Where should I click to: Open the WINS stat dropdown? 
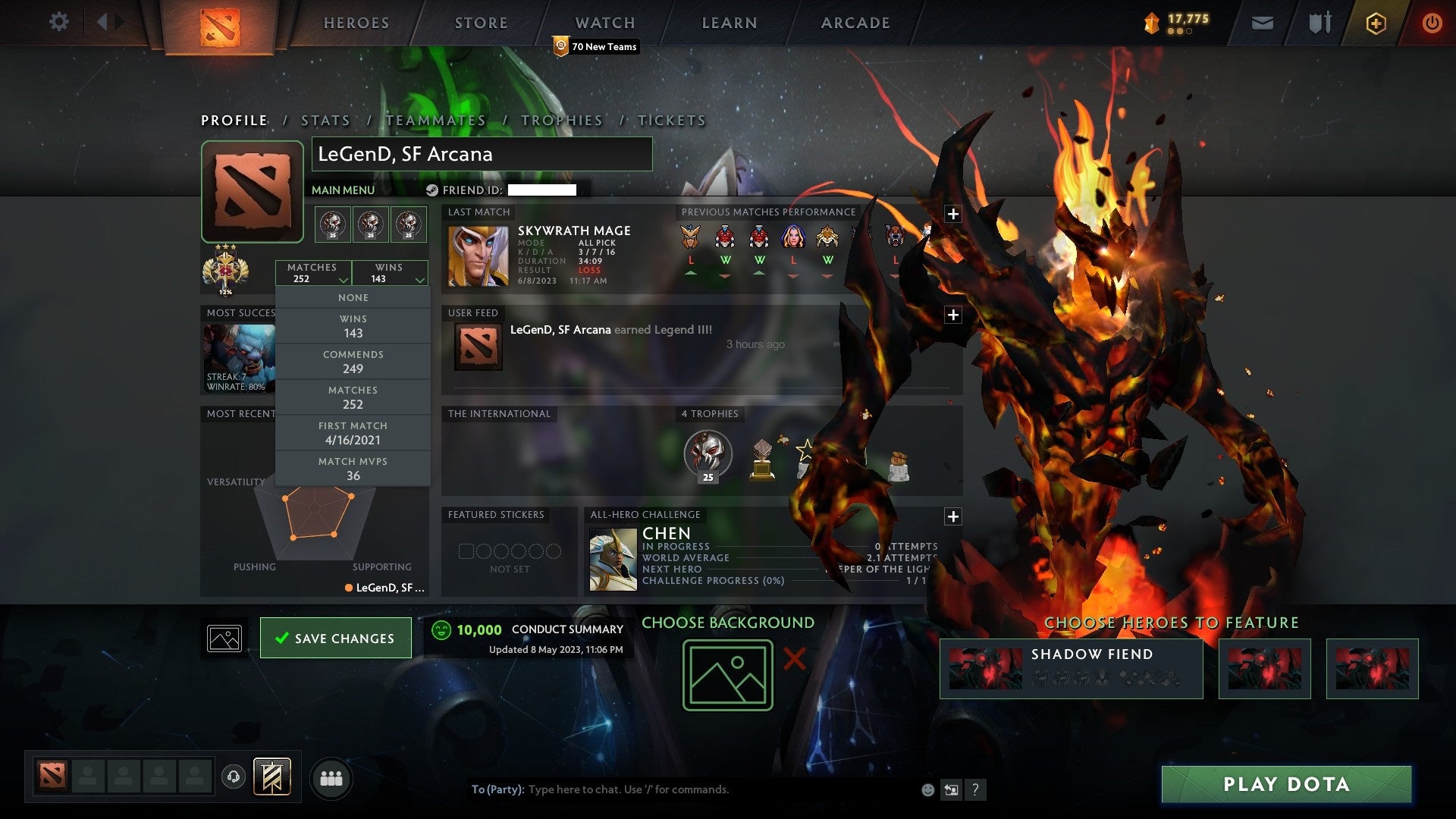pos(390,273)
